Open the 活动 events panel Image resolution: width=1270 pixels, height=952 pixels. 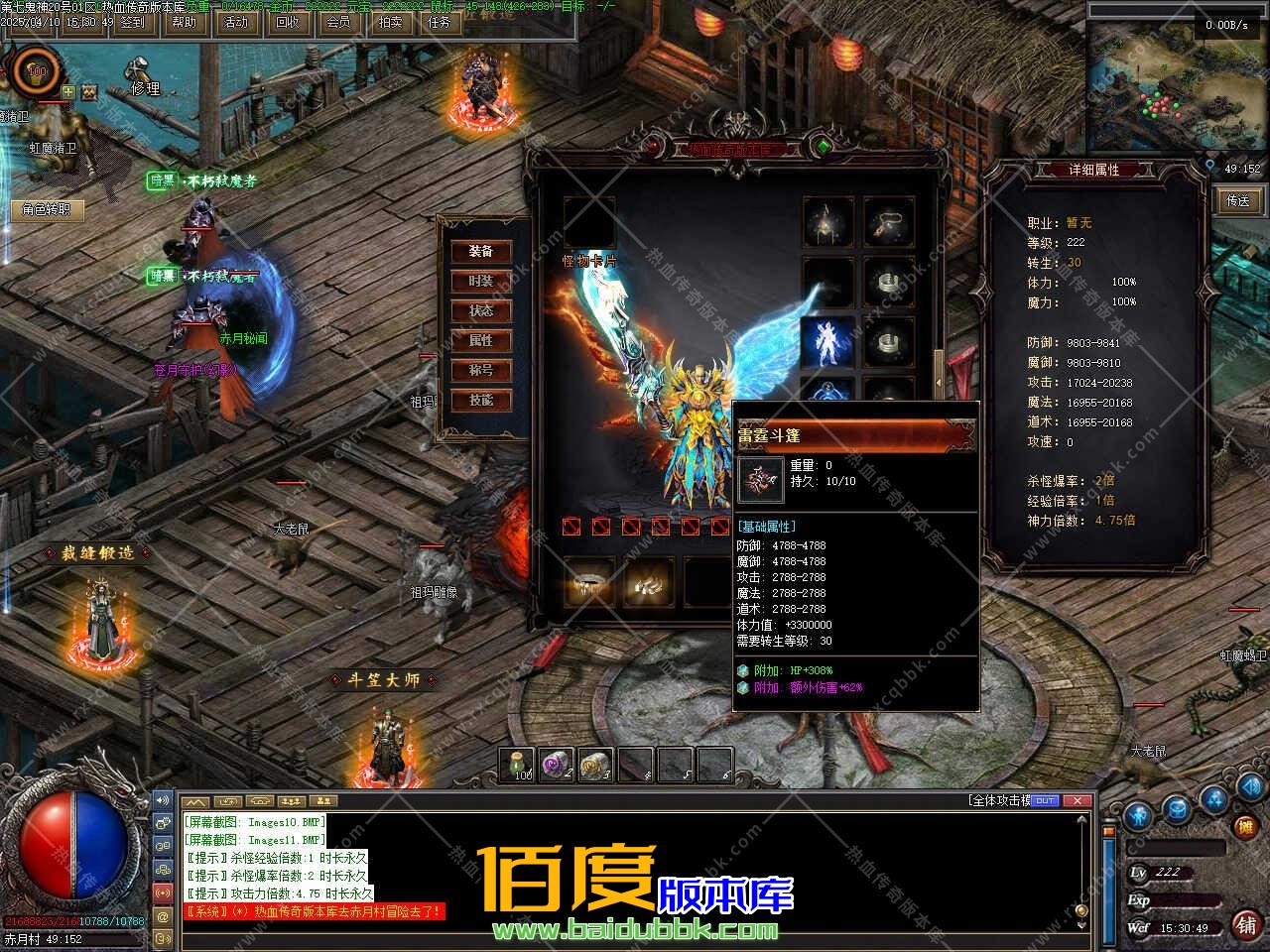click(235, 22)
